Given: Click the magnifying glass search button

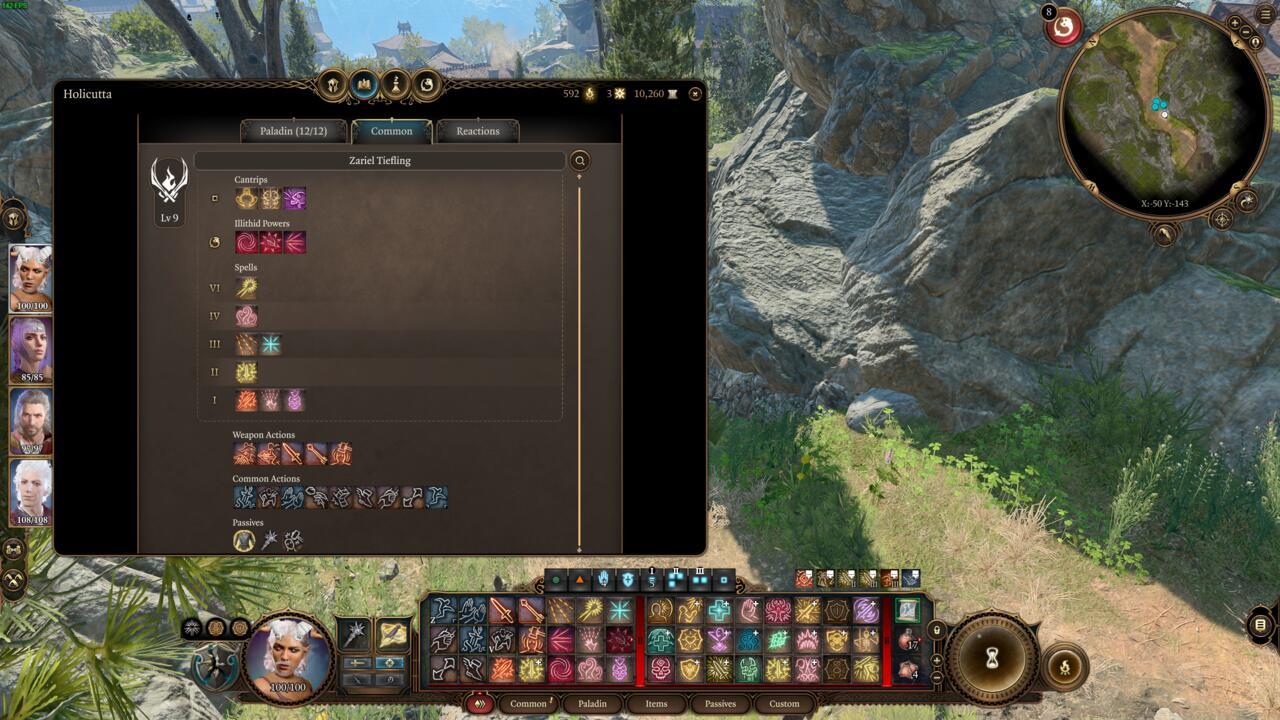Looking at the screenshot, I should (x=579, y=161).
